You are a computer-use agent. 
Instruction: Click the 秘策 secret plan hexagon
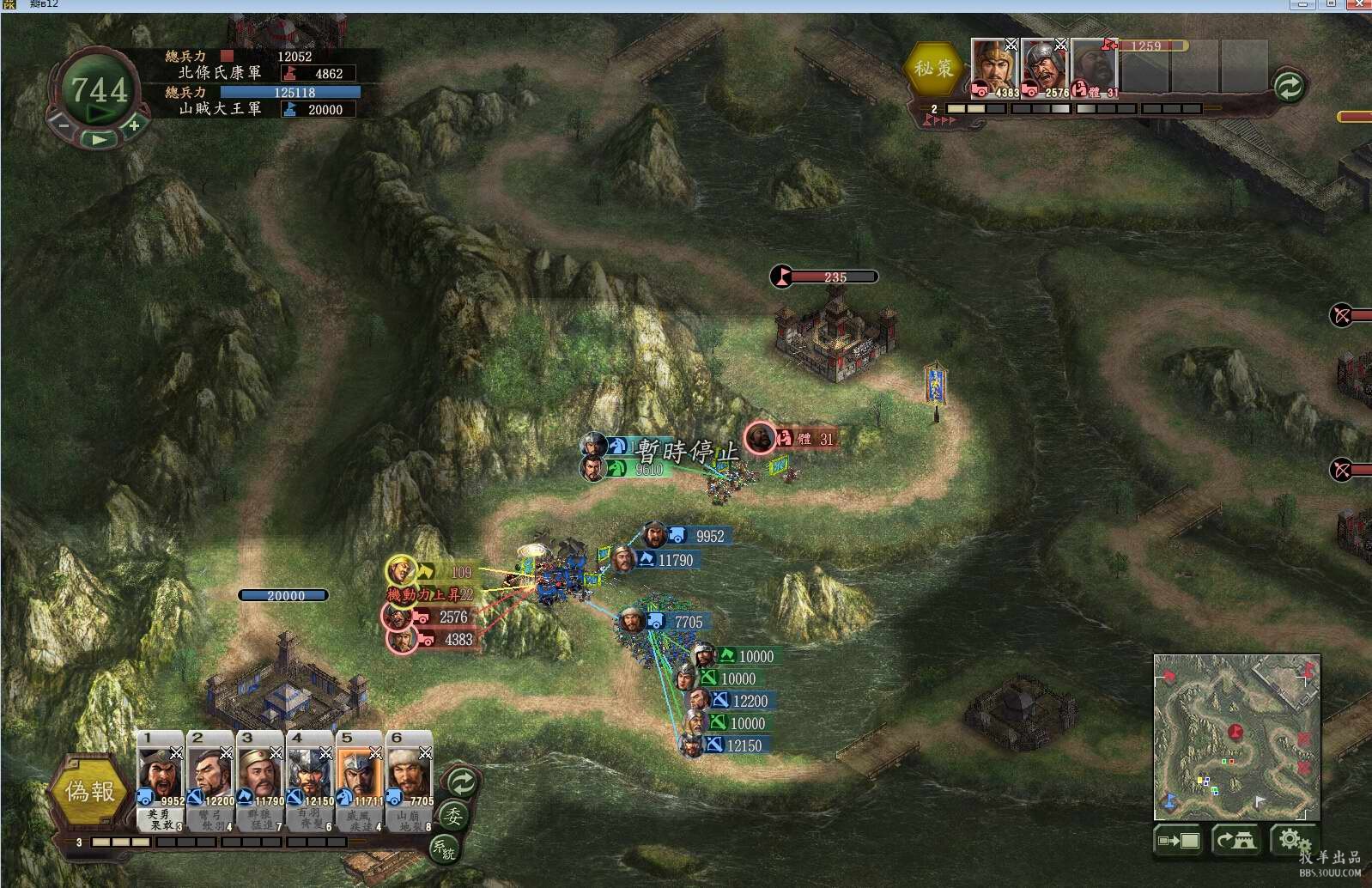(x=933, y=68)
